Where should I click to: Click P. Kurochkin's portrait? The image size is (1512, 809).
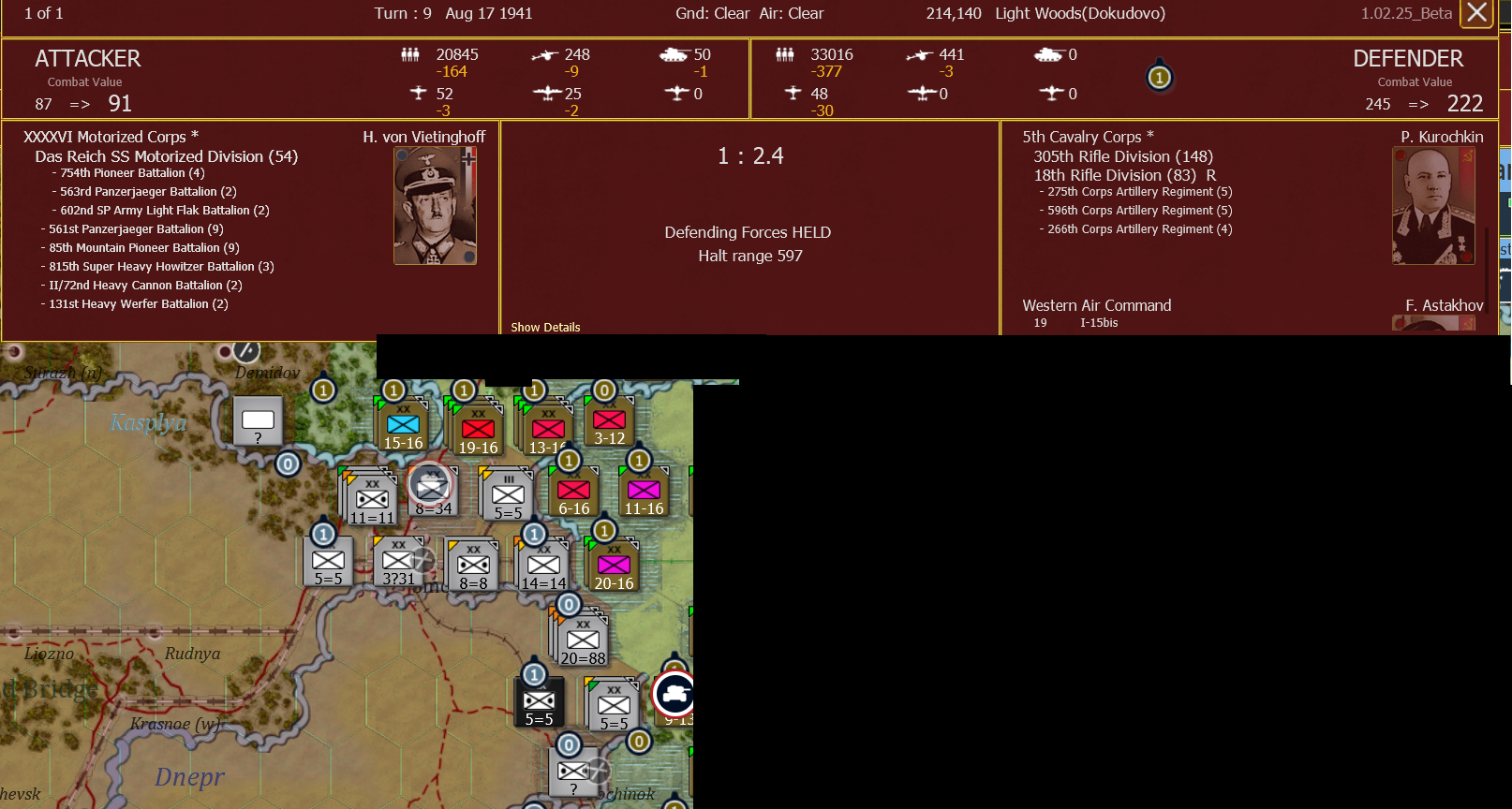tap(1432, 204)
